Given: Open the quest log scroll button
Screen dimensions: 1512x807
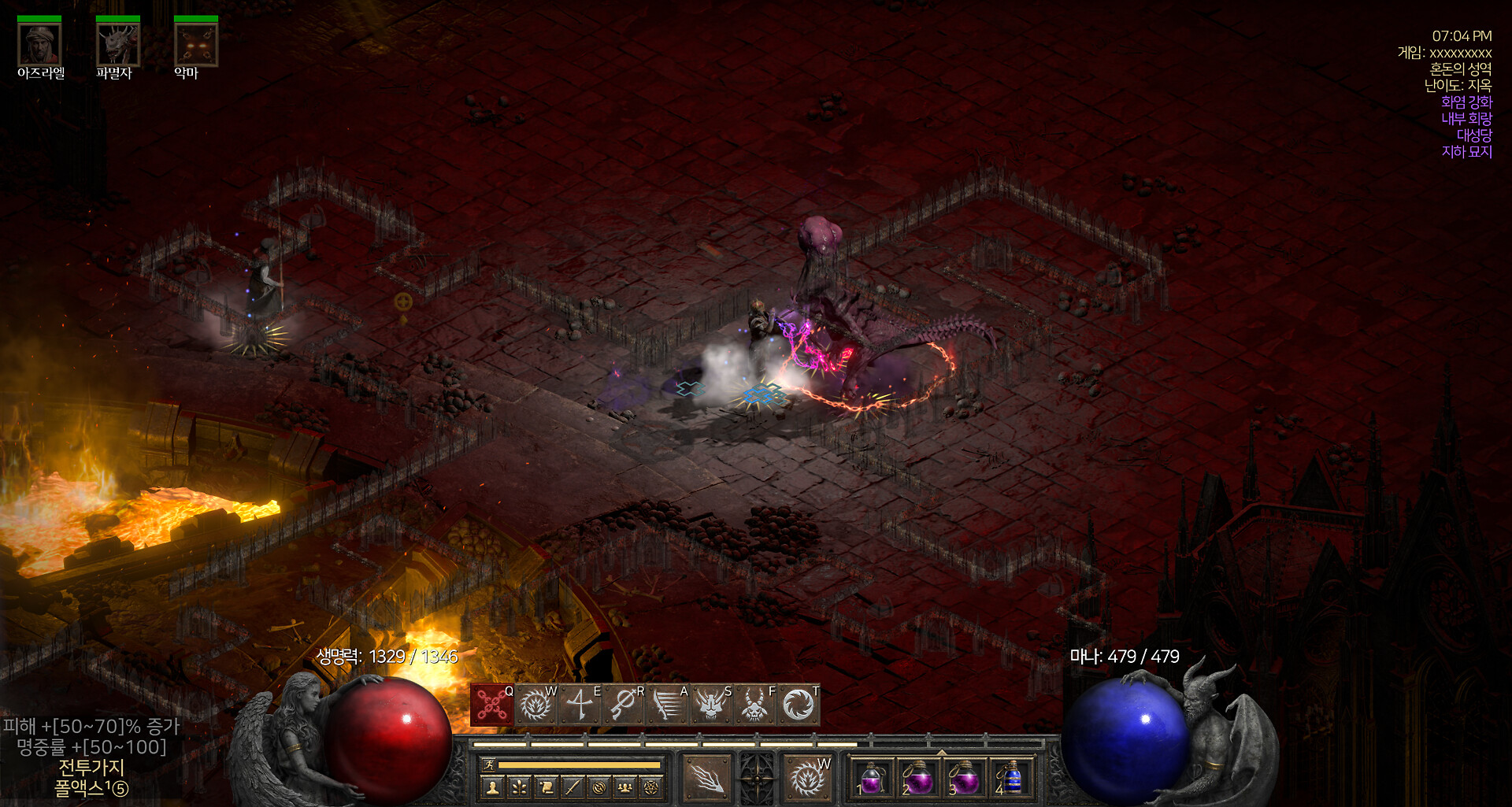Looking at the screenshot, I should coord(547,787).
